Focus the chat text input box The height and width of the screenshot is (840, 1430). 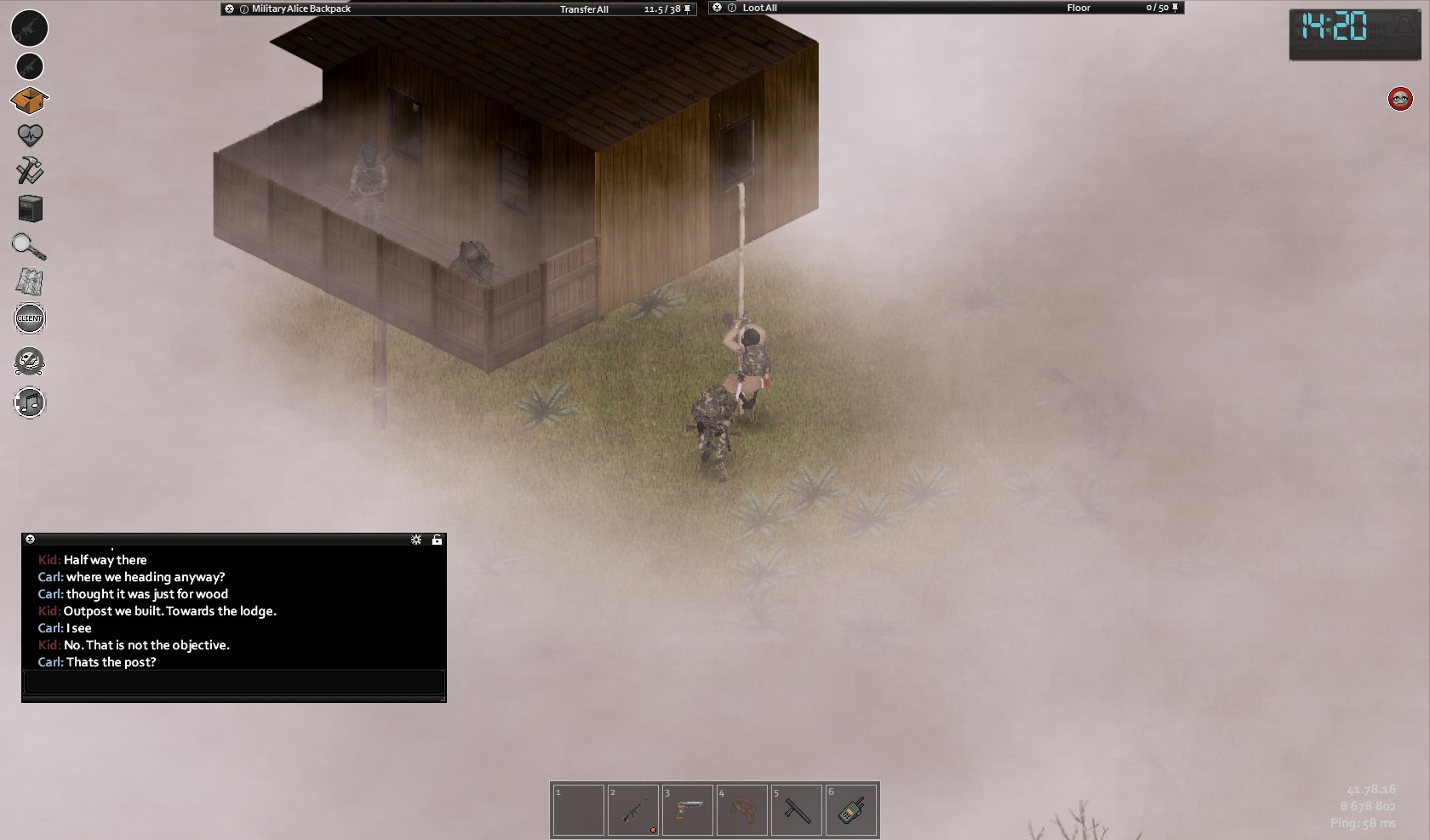click(x=234, y=683)
